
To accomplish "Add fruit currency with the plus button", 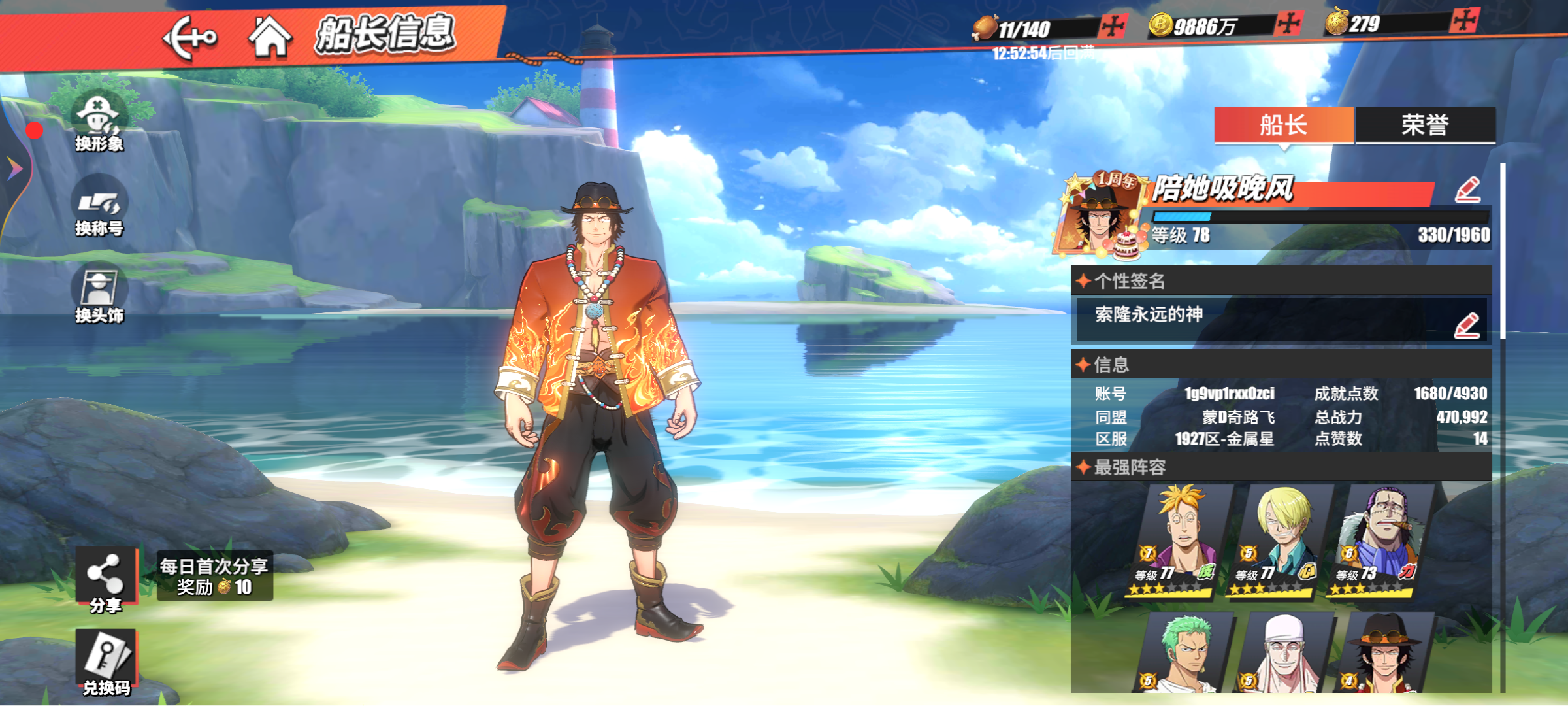I will click(1464, 22).
